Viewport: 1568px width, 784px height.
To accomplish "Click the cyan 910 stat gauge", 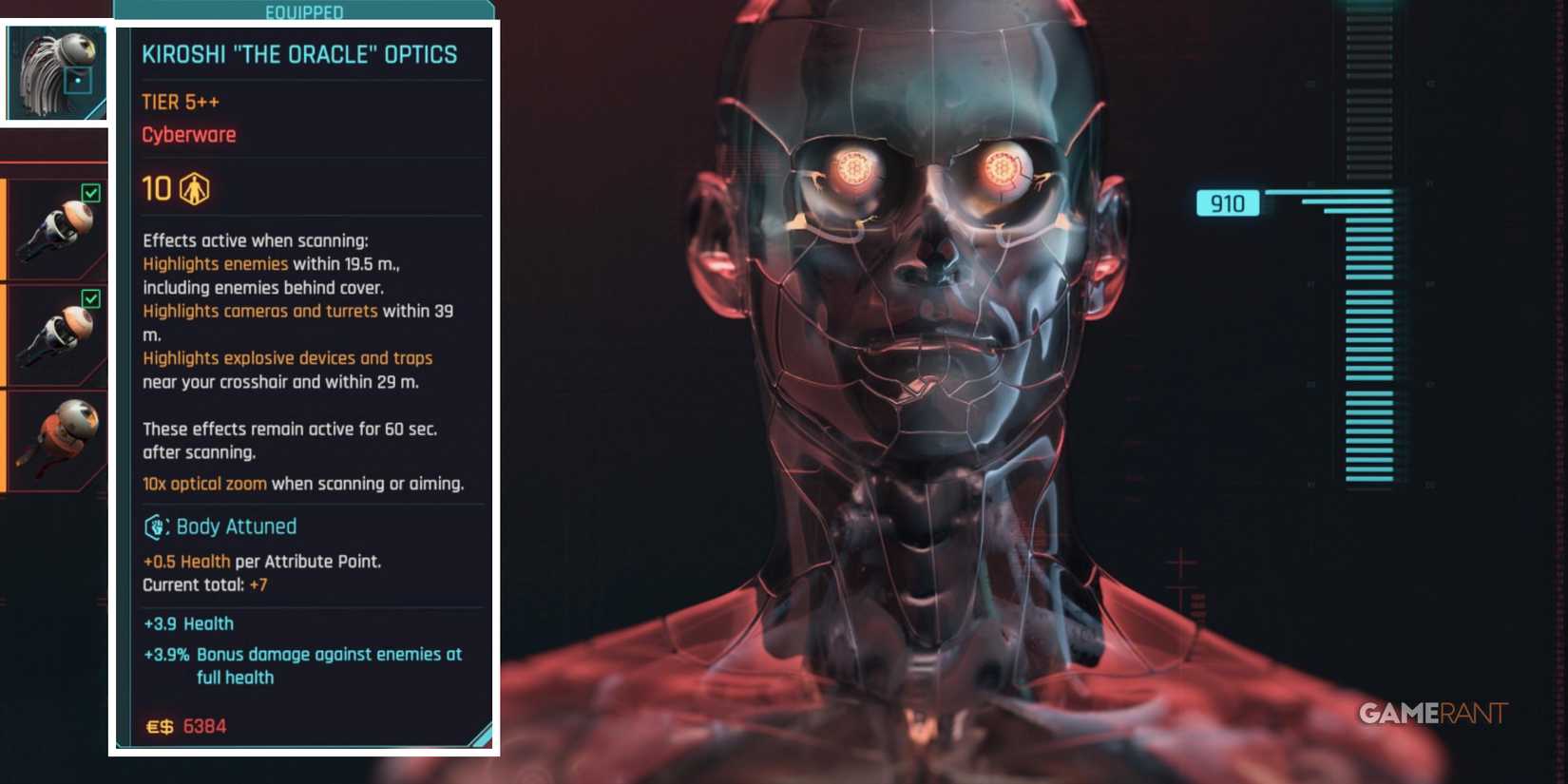I will point(1227,203).
